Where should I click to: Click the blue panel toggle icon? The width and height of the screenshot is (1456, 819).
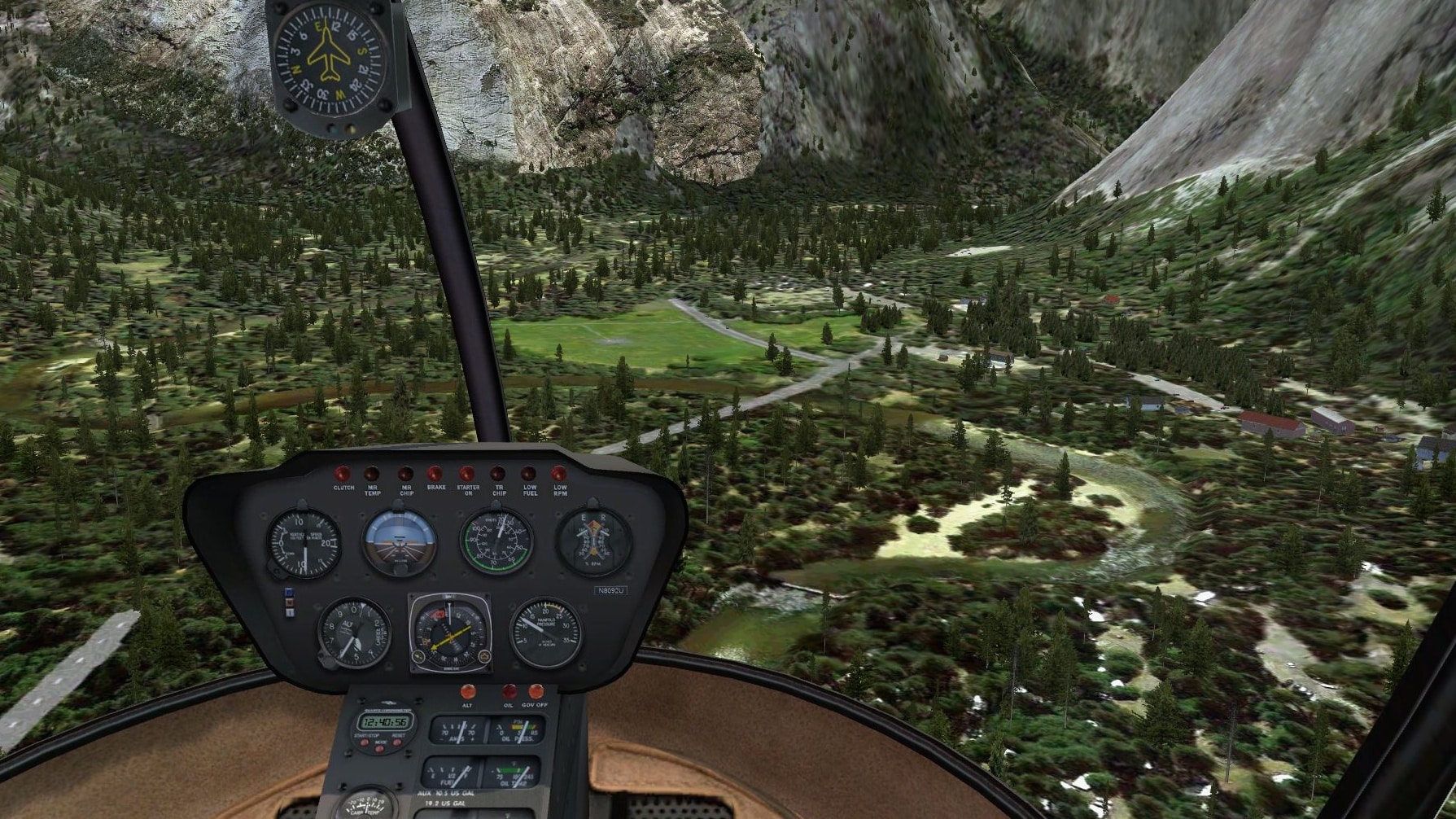pyautogui.click(x=287, y=593)
